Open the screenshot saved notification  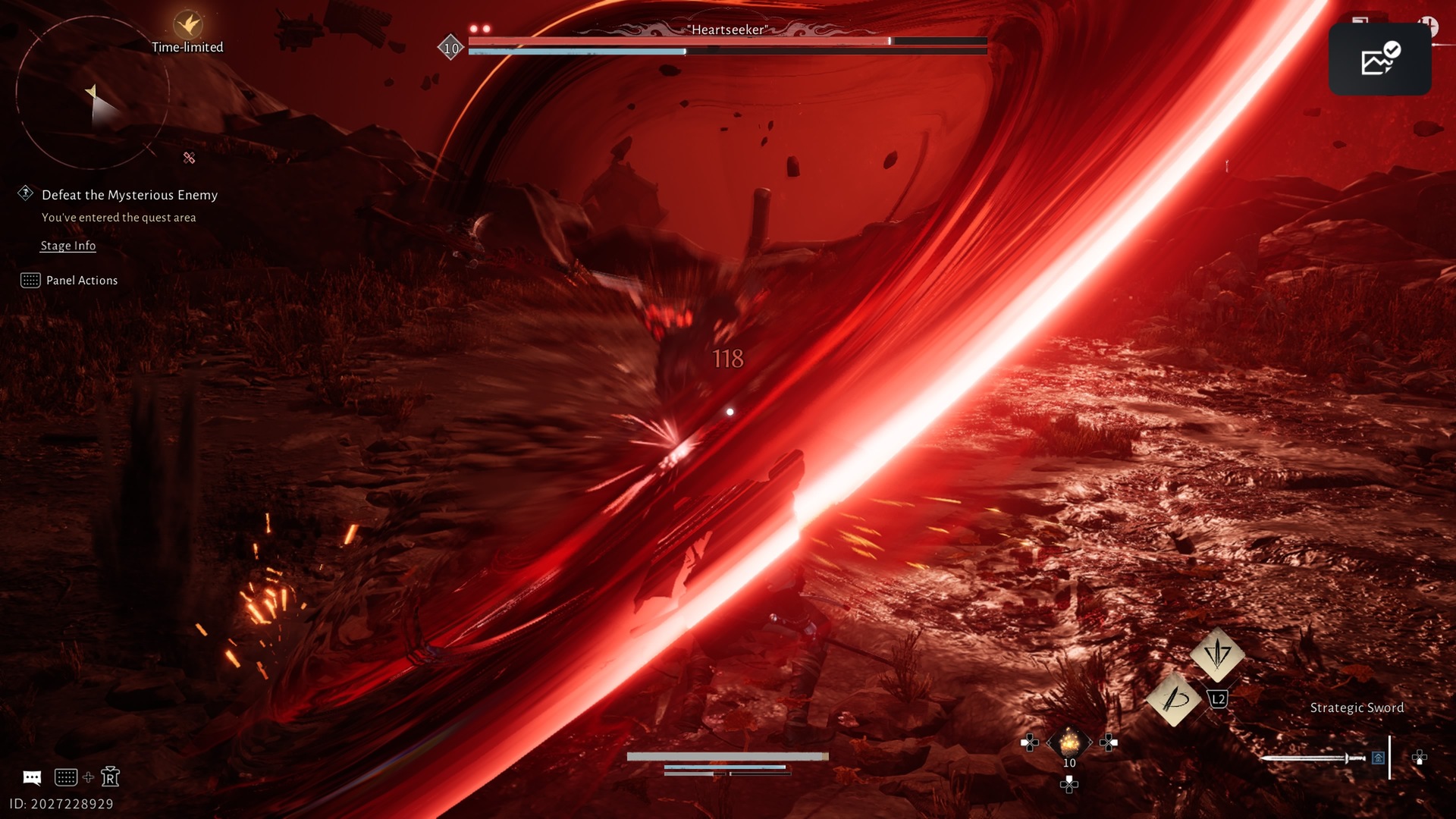1379,59
